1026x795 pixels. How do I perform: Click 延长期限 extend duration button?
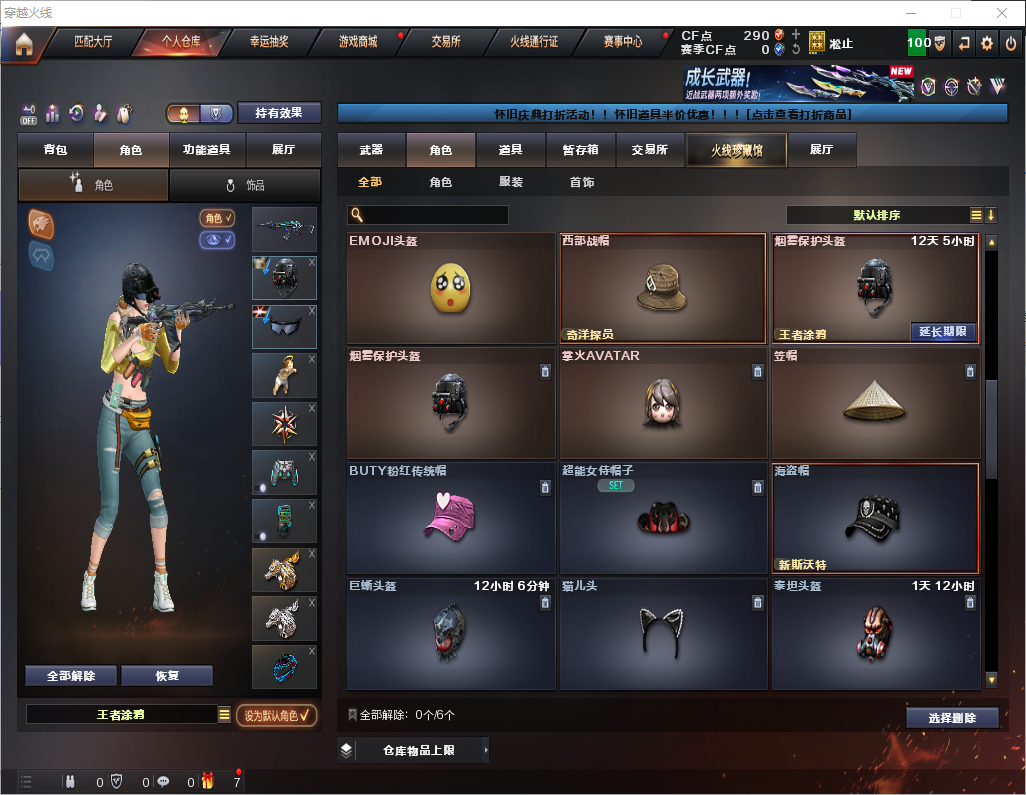click(x=943, y=332)
